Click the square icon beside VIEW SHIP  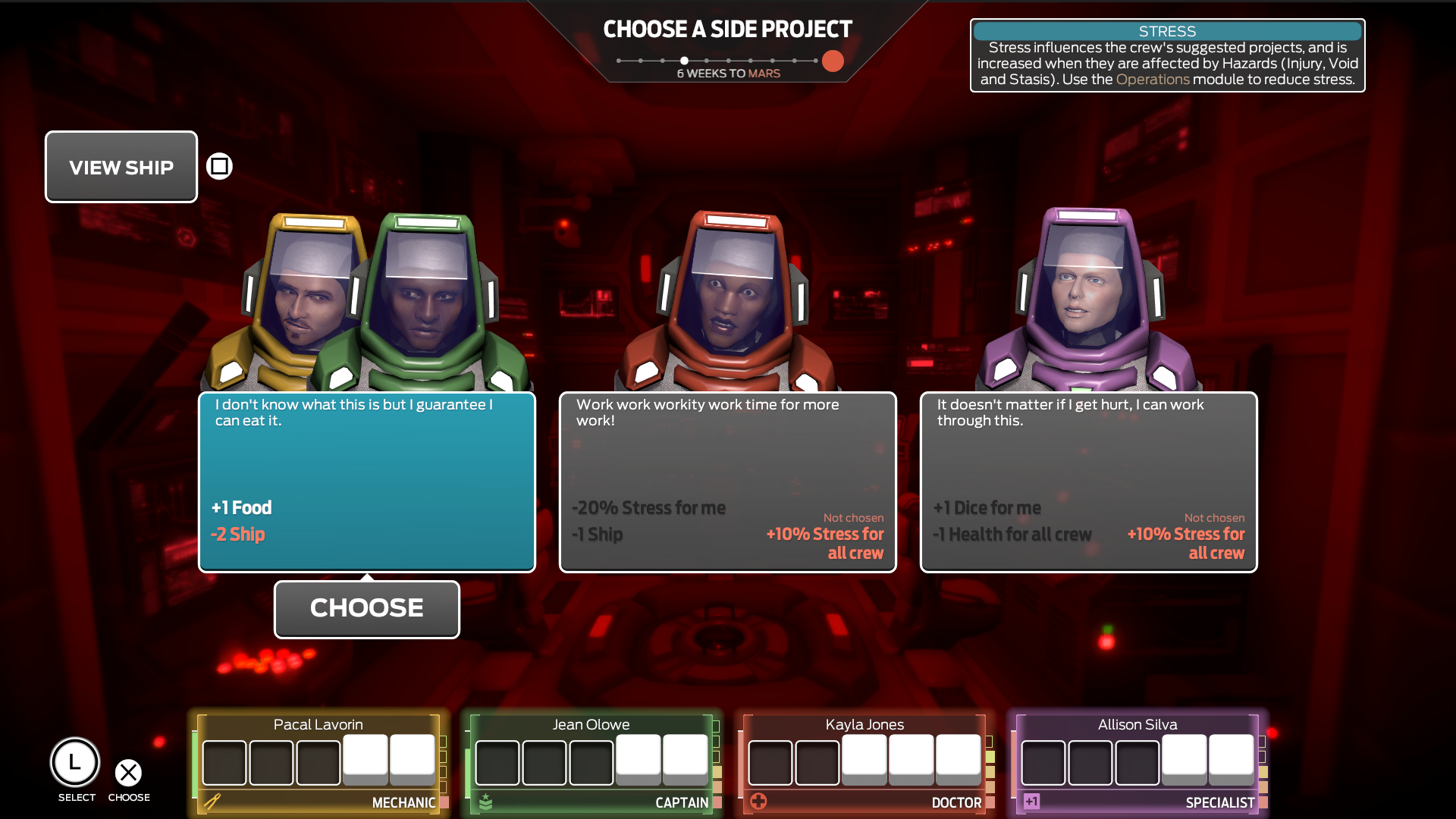click(x=218, y=165)
